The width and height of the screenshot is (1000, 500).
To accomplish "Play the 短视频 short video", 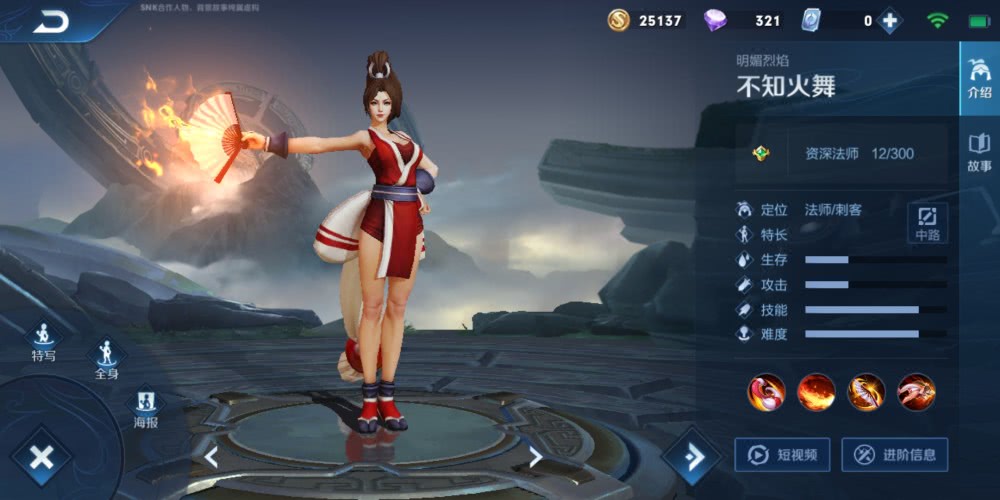I will pyautogui.click(x=782, y=455).
